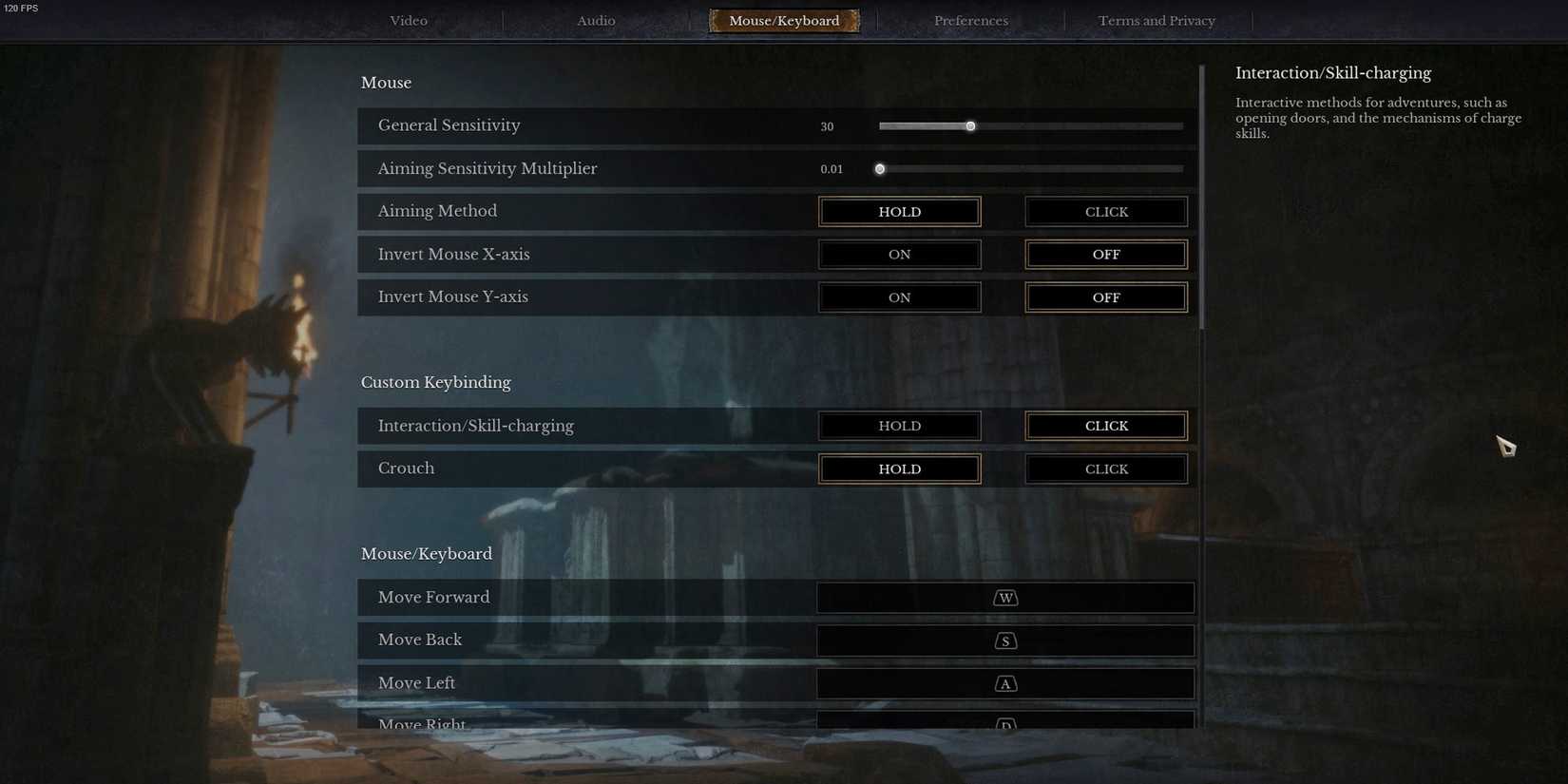Image resolution: width=1568 pixels, height=784 pixels.
Task: Rebind the Move Forward key
Action: tap(1004, 597)
